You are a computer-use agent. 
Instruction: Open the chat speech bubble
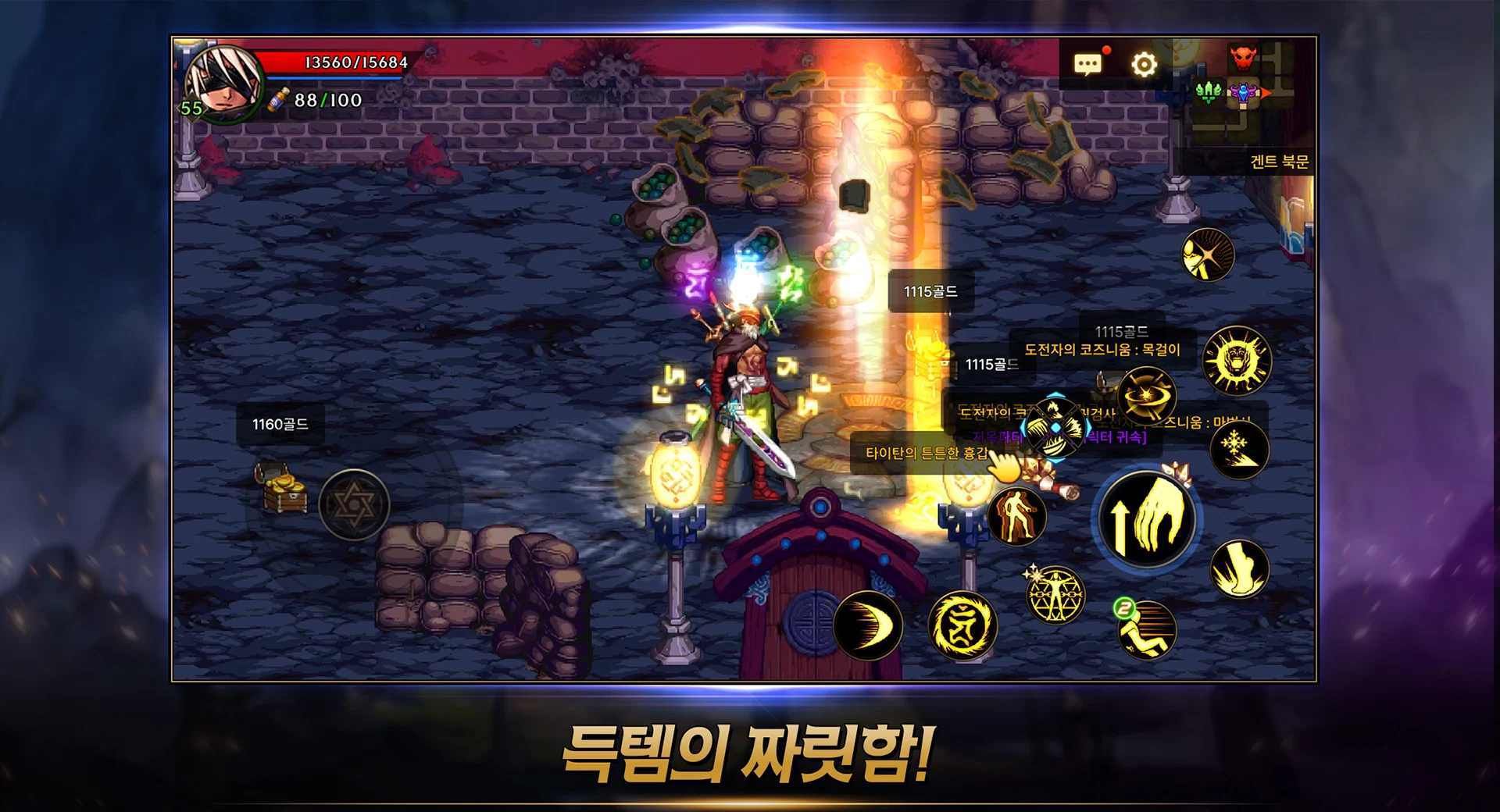click(1087, 63)
